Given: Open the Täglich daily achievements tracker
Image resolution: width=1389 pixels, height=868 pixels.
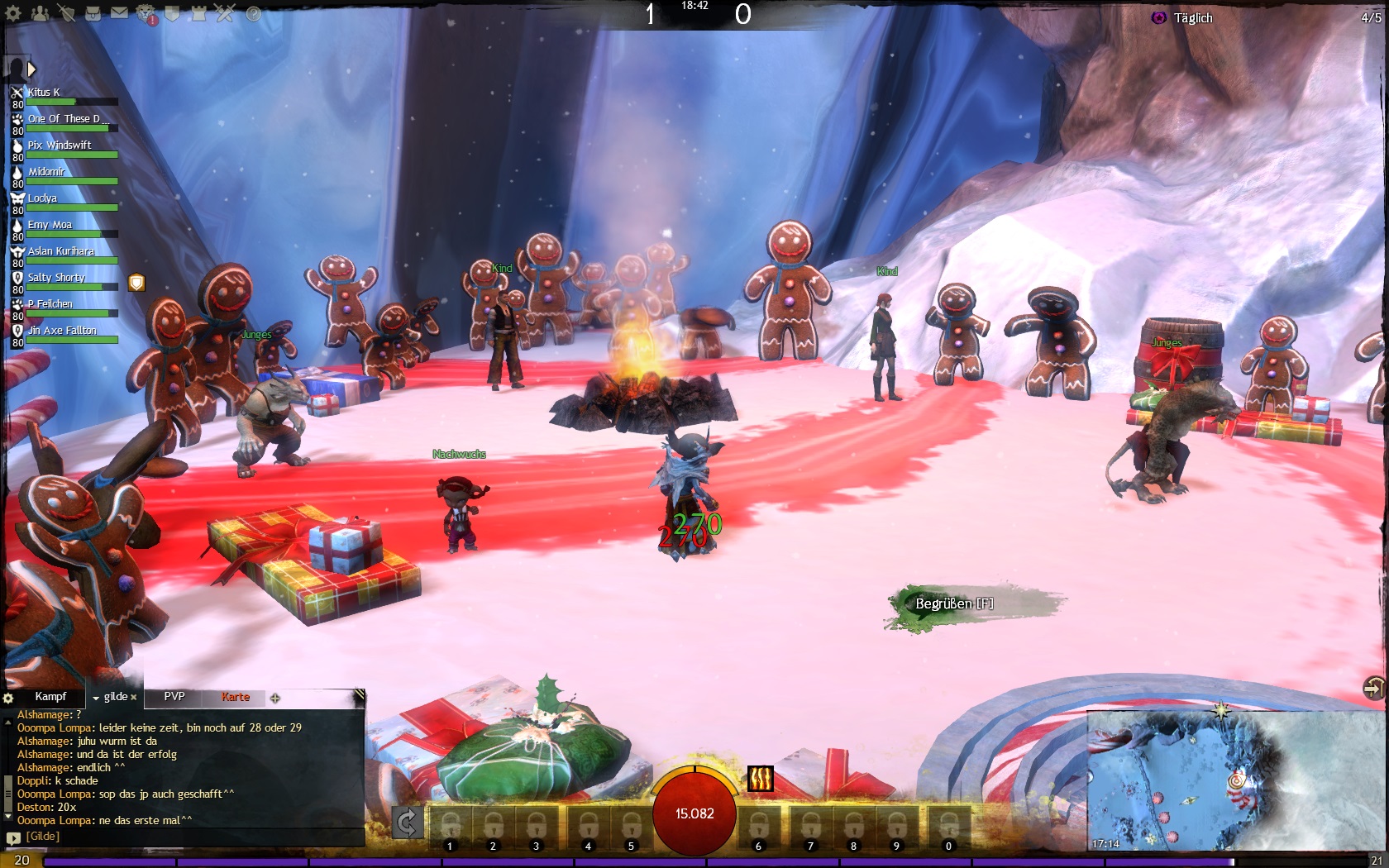Looking at the screenshot, I should [1192, 18].
